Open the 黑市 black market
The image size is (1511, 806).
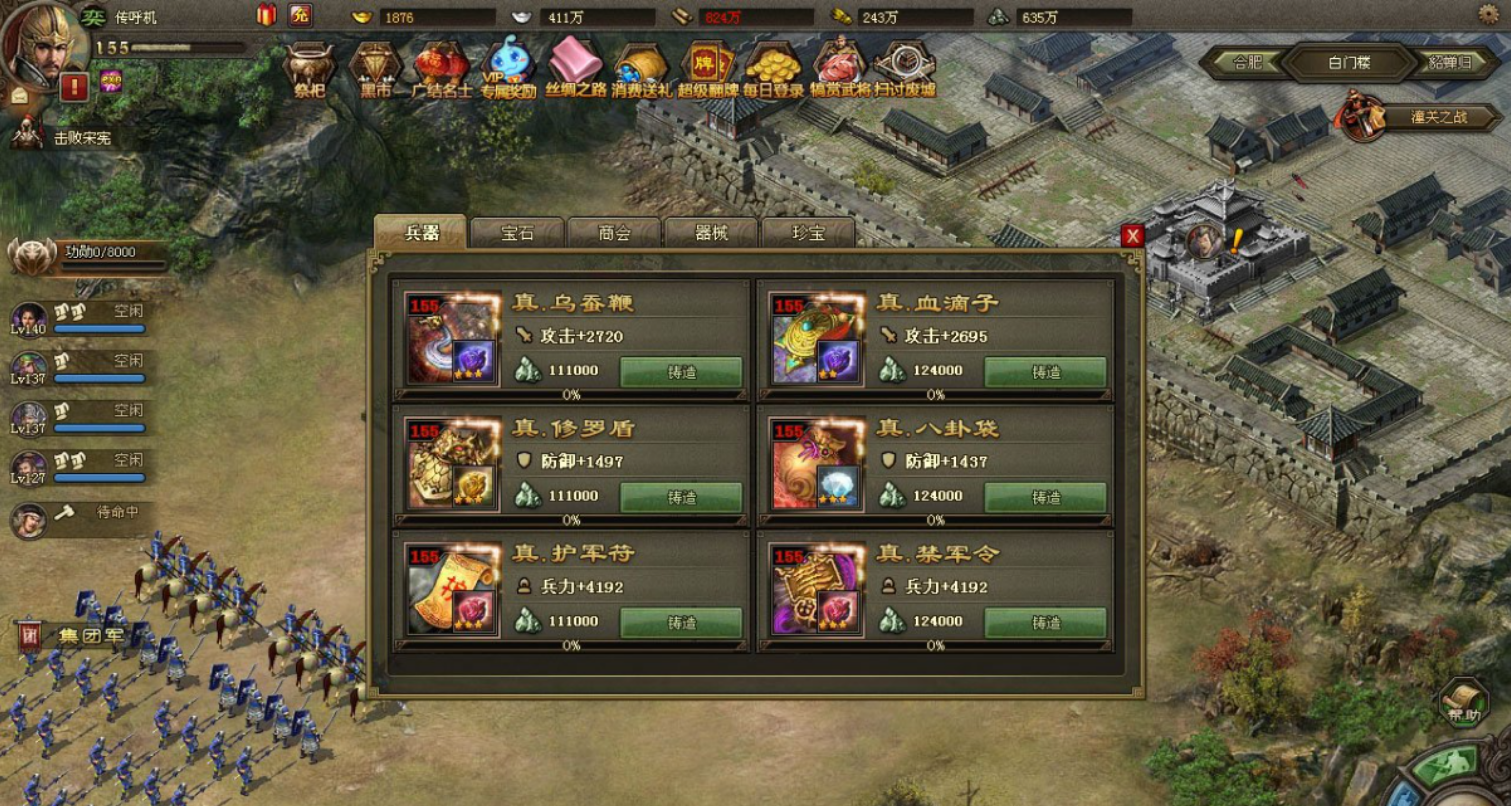pyautogui.click(x=375, y=68)
